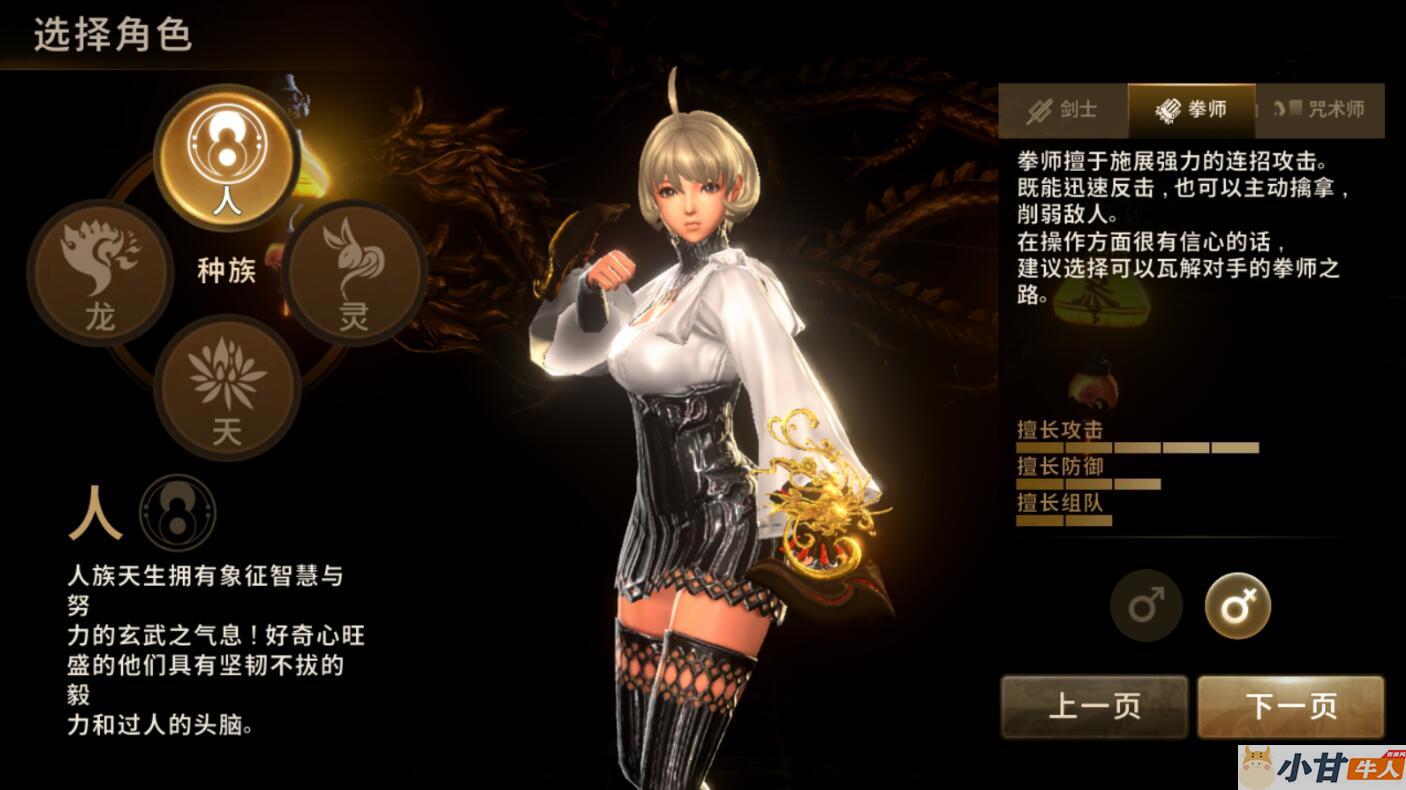
Task: Choose the female gender symbol
Action: tap(1237, 606)
